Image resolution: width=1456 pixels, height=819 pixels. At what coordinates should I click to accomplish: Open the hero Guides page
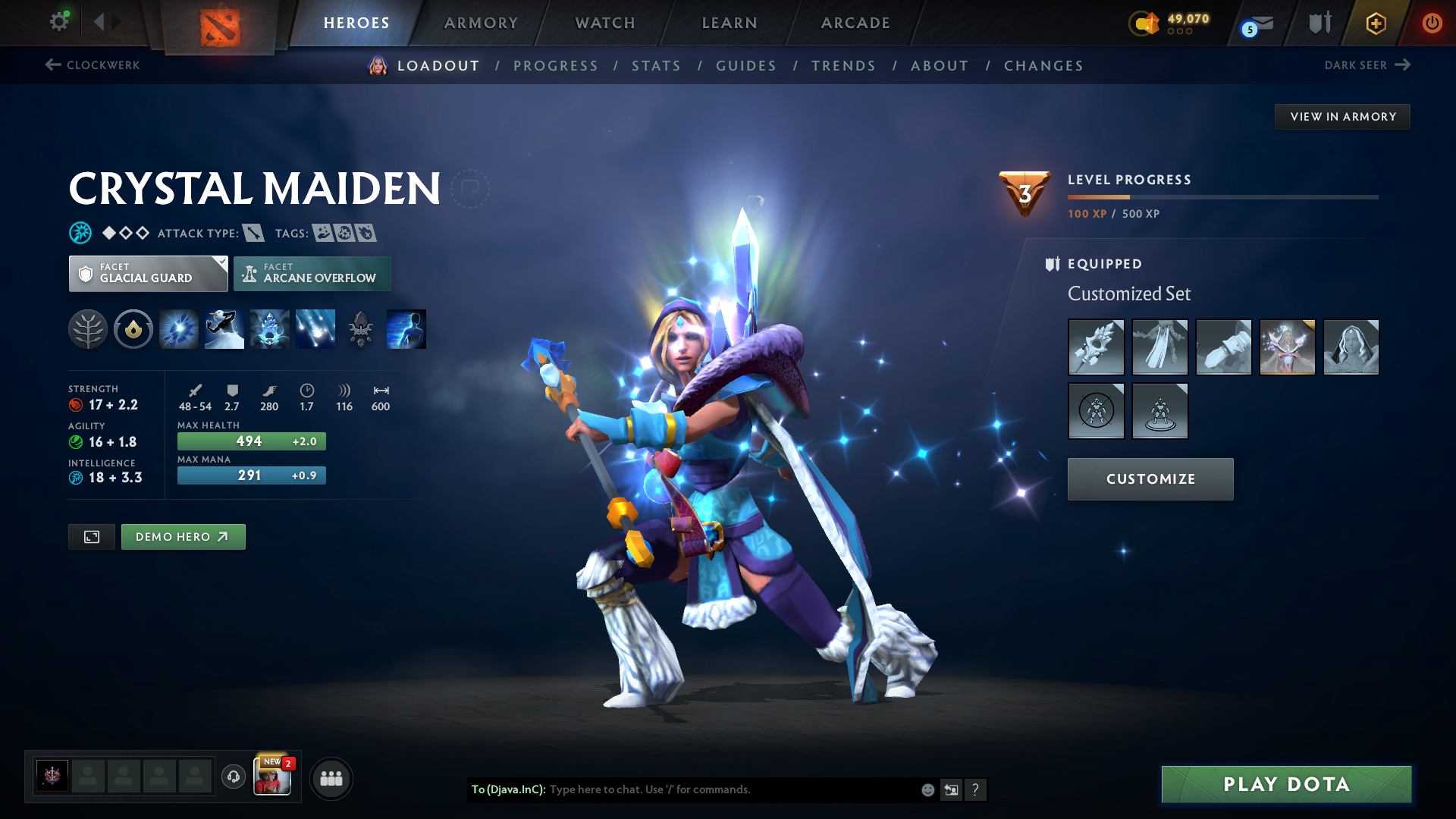pos(746,66)
